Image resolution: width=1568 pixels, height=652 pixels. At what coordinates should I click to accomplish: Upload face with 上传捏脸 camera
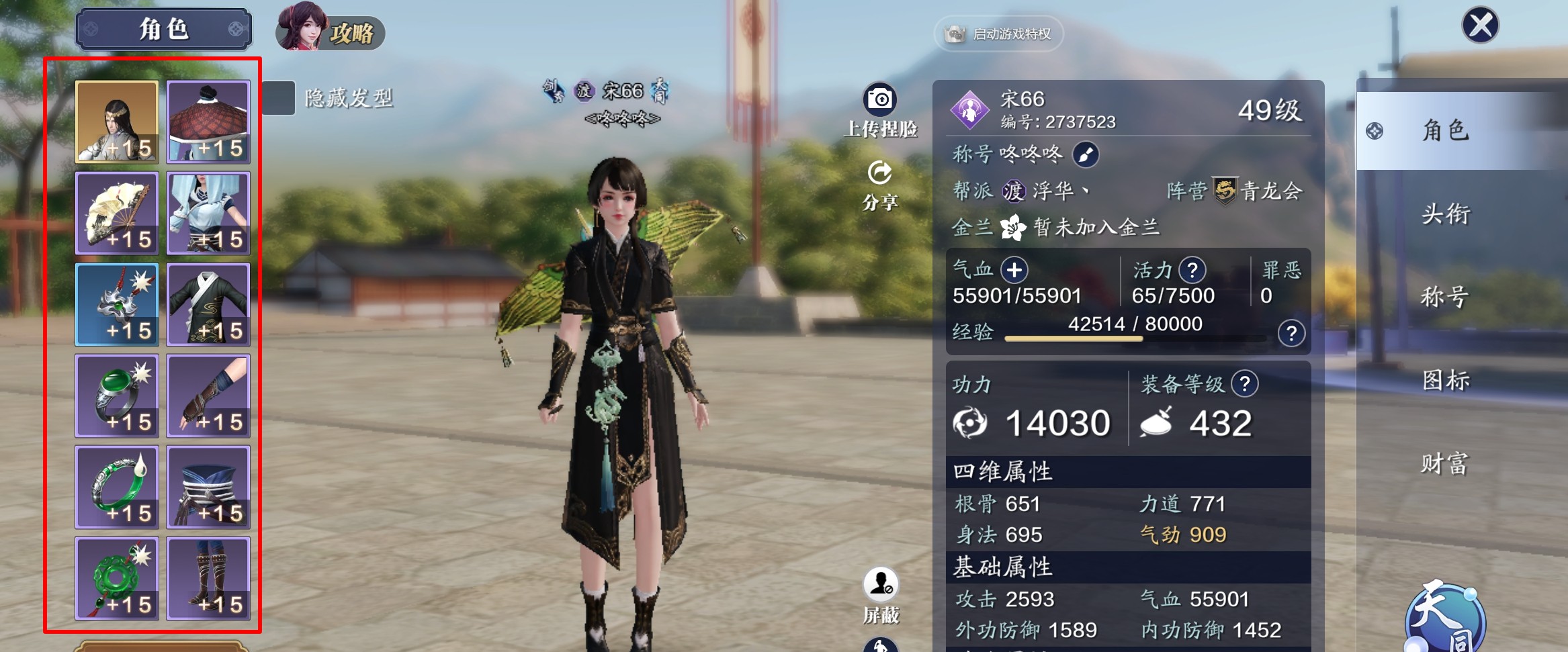879,100
